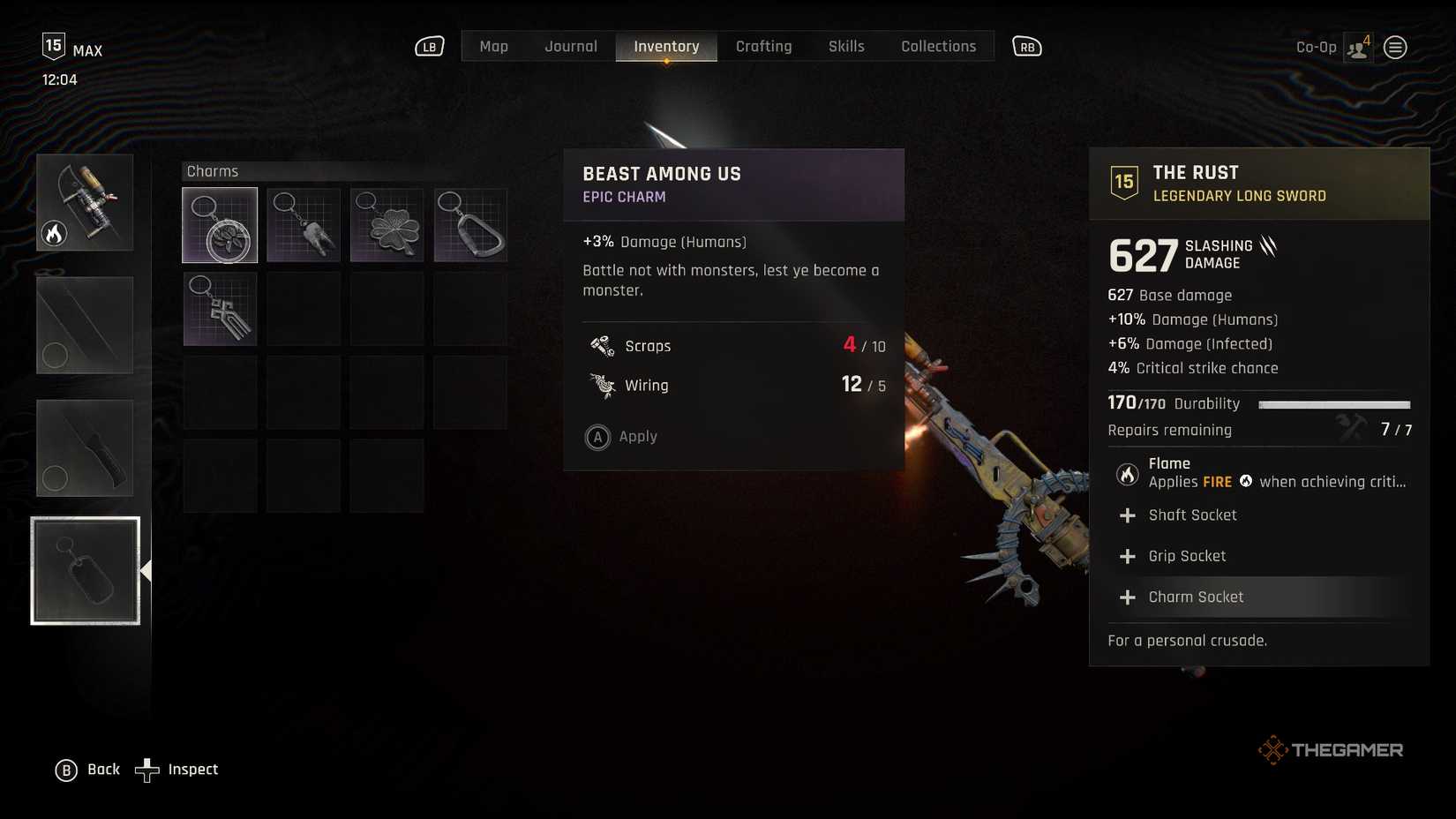Screen dimensions: 1456x819
Task: Open the Collections tab
Action: tap(938, 47)
